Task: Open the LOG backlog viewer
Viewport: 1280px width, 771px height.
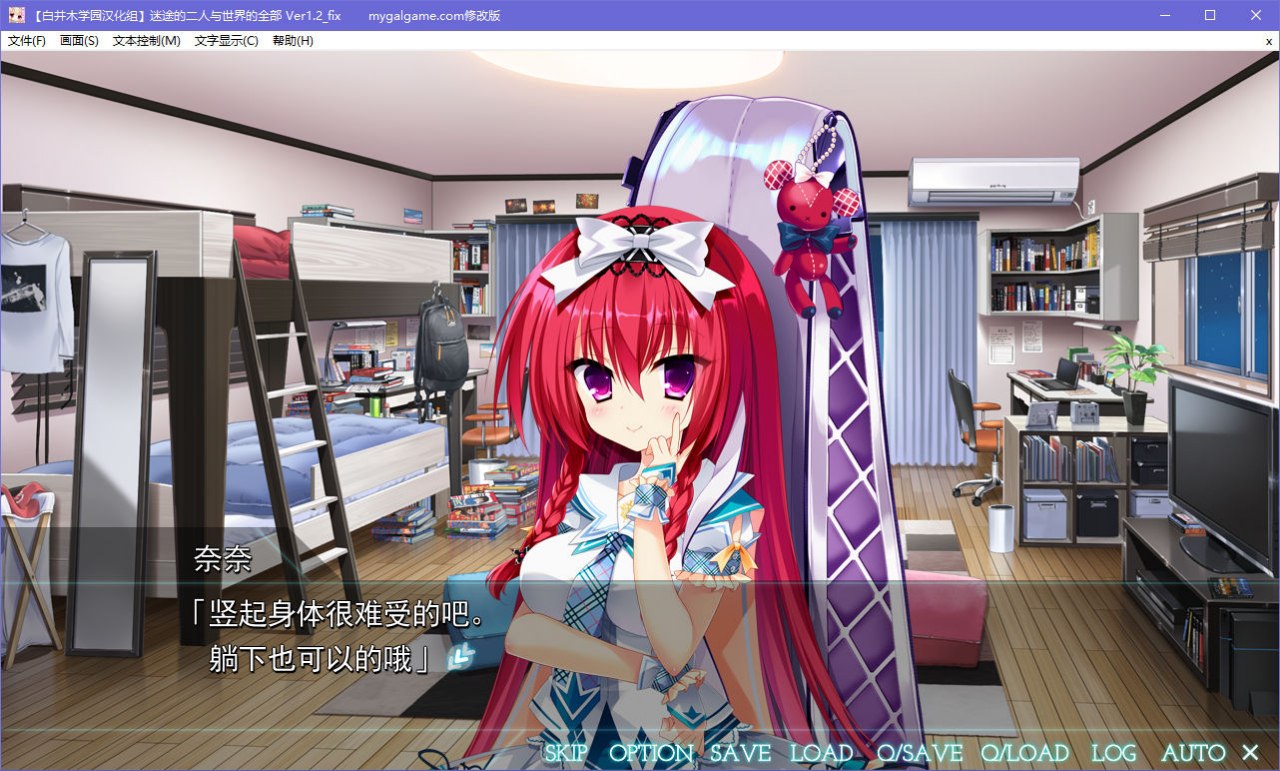Action: point(1113,752)
